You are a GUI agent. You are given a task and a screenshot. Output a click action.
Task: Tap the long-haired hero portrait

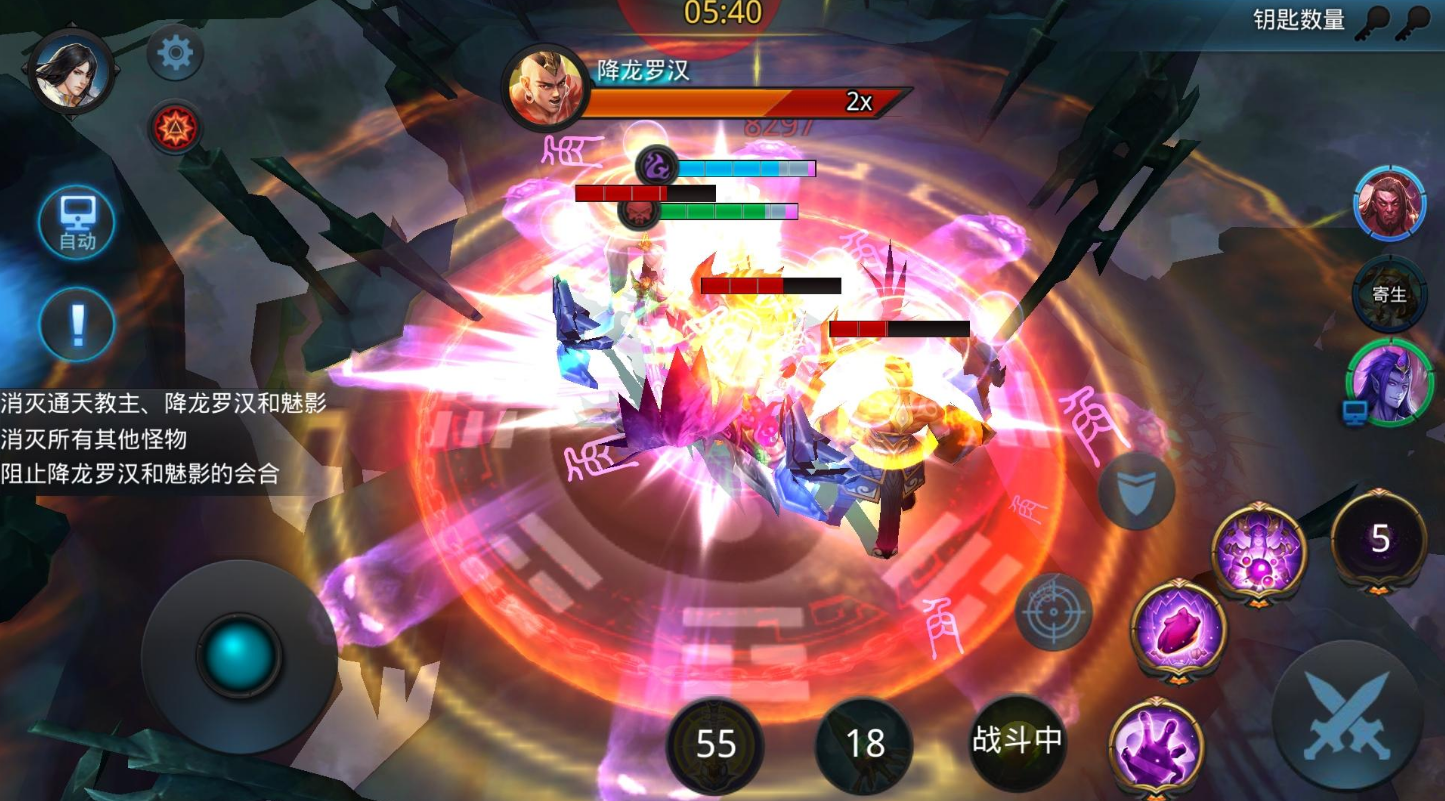(70, 71)
